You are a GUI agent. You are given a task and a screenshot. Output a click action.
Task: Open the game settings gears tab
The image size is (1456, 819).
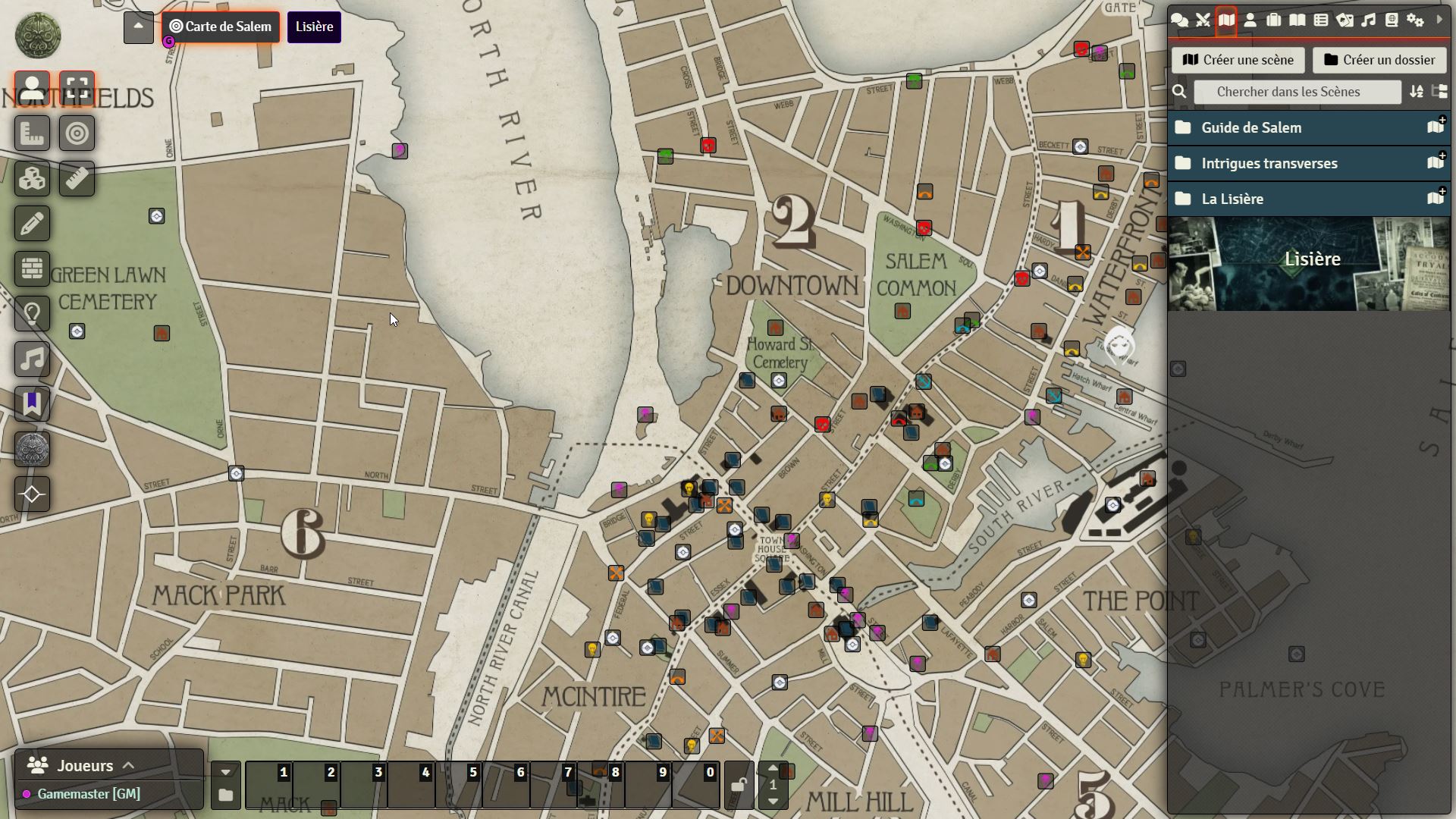tap(1415, 20)
